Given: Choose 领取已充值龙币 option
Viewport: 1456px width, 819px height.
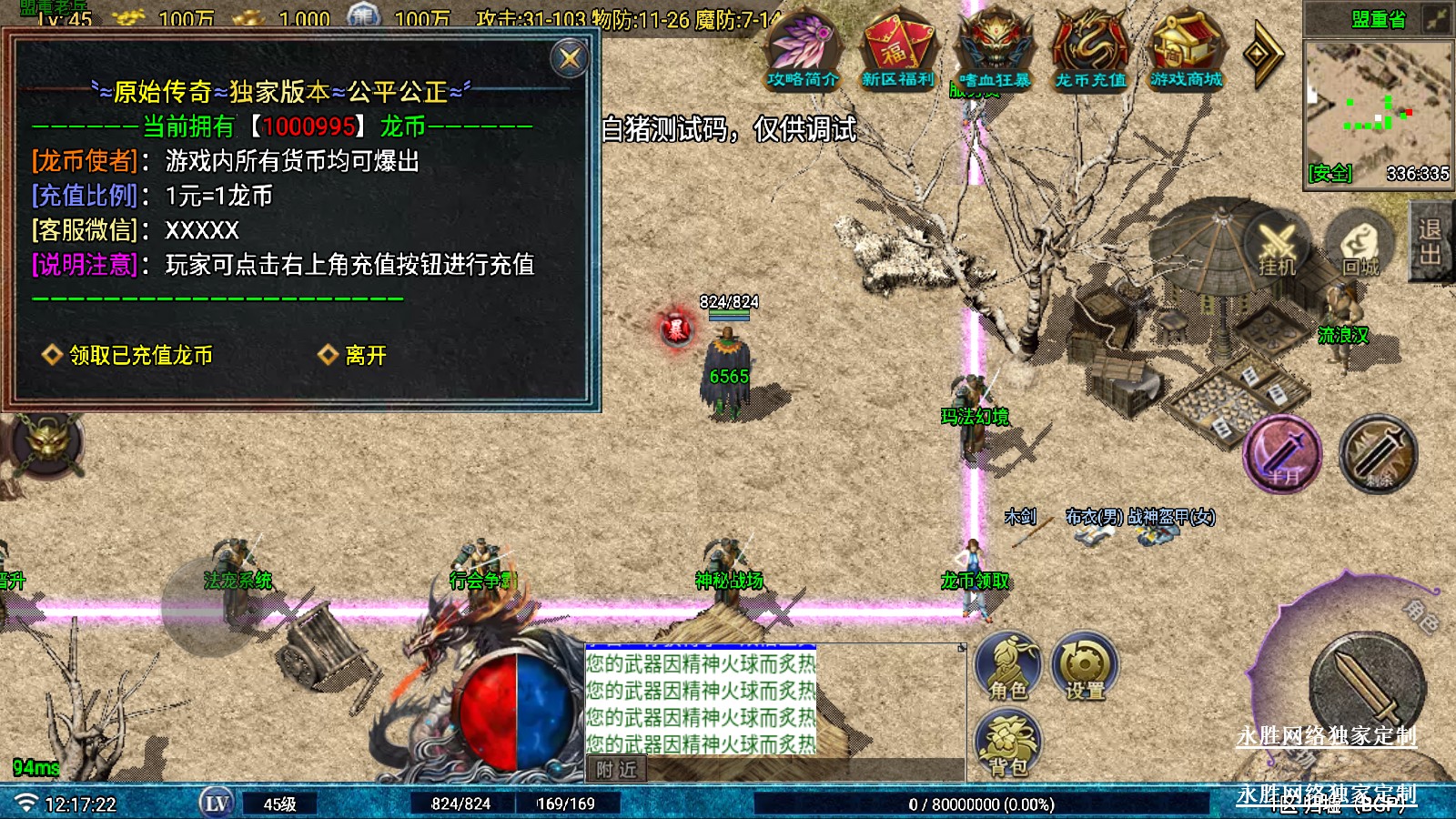Looking at the screenshot, I should point(140,355).
